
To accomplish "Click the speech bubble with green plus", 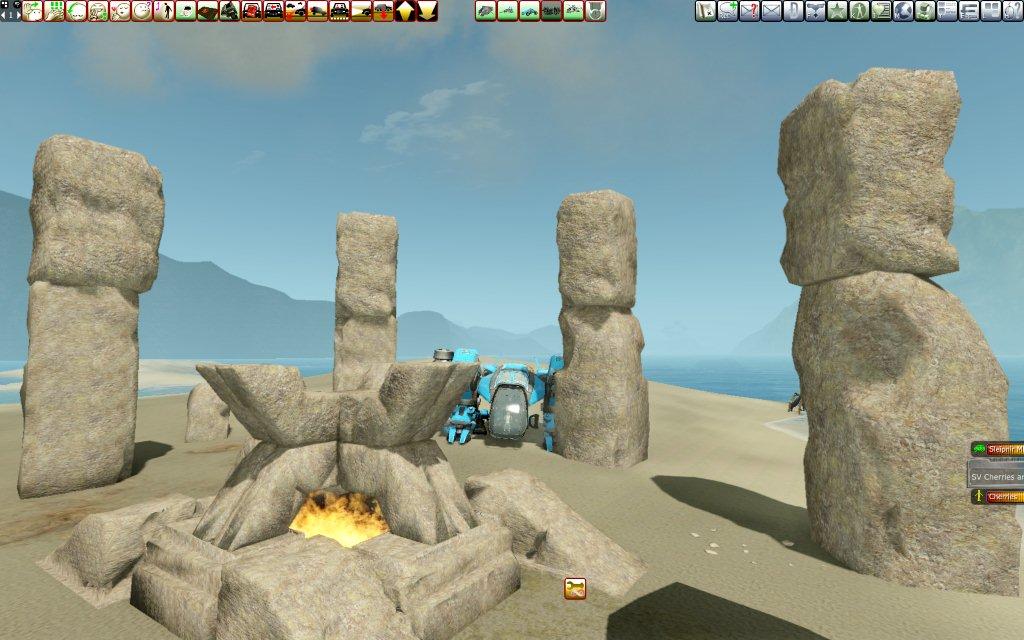I will coord(727,11).
